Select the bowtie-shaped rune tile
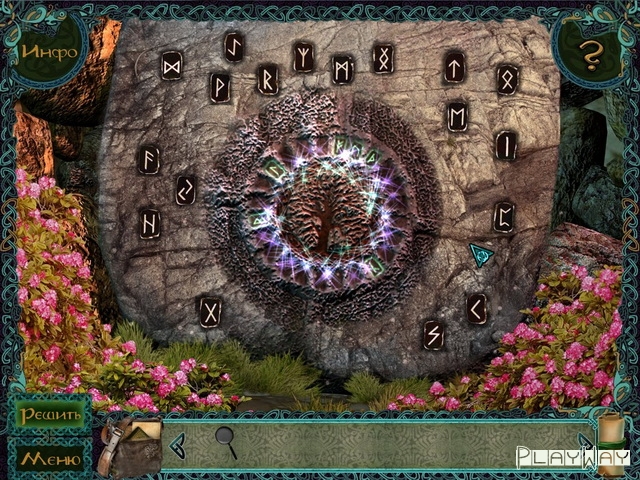The height and width of the screenshot is (480, 640). click(x=172, y=65)
